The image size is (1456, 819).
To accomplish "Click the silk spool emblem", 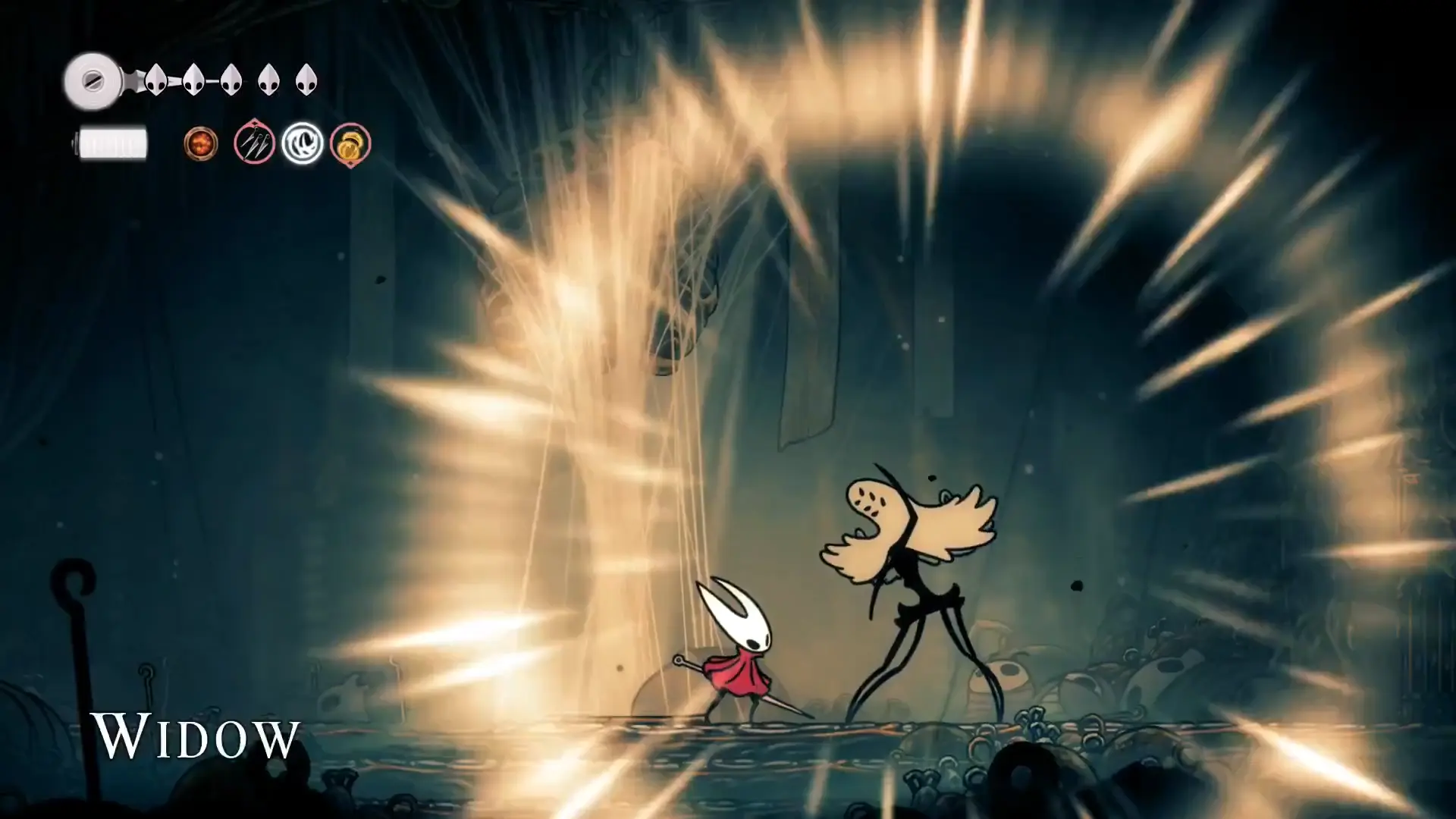I will tap(93, 80).
